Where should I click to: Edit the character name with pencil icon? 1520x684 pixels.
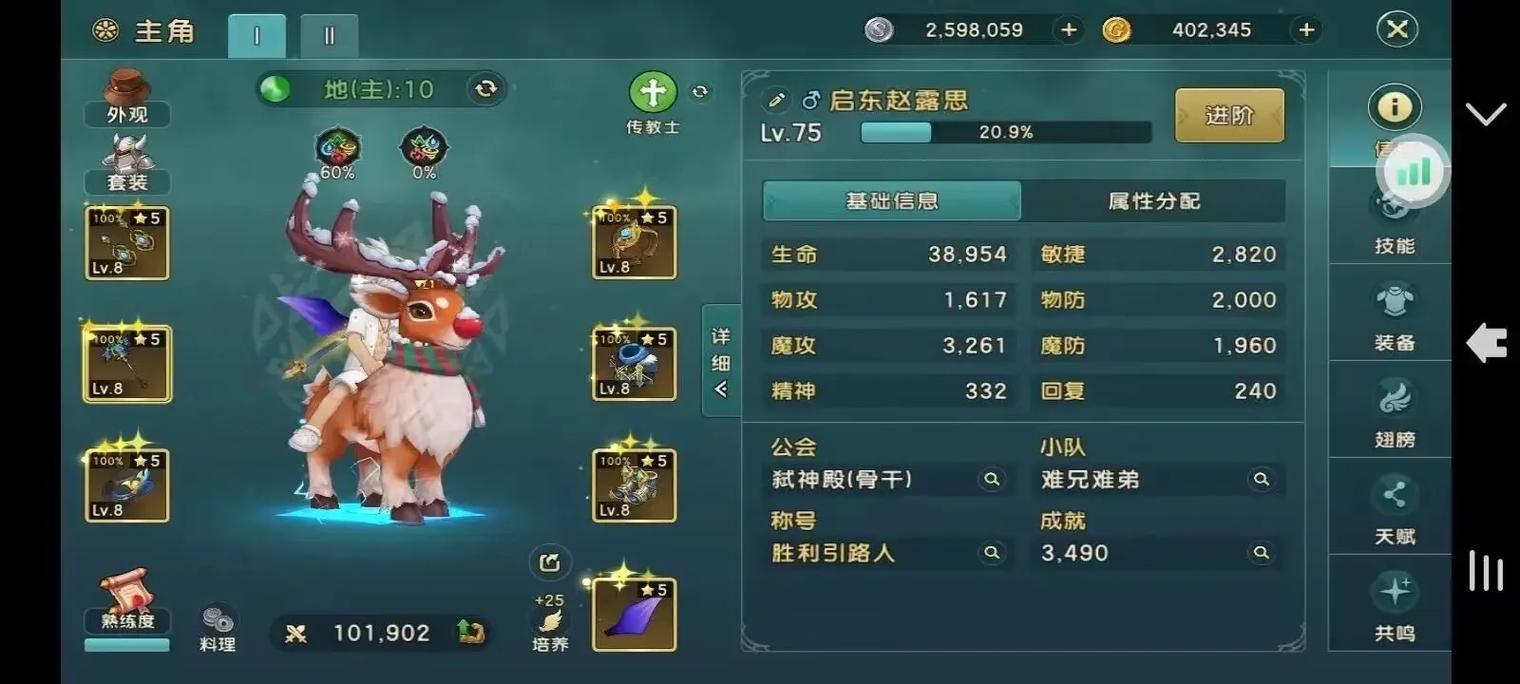[774, 100]
